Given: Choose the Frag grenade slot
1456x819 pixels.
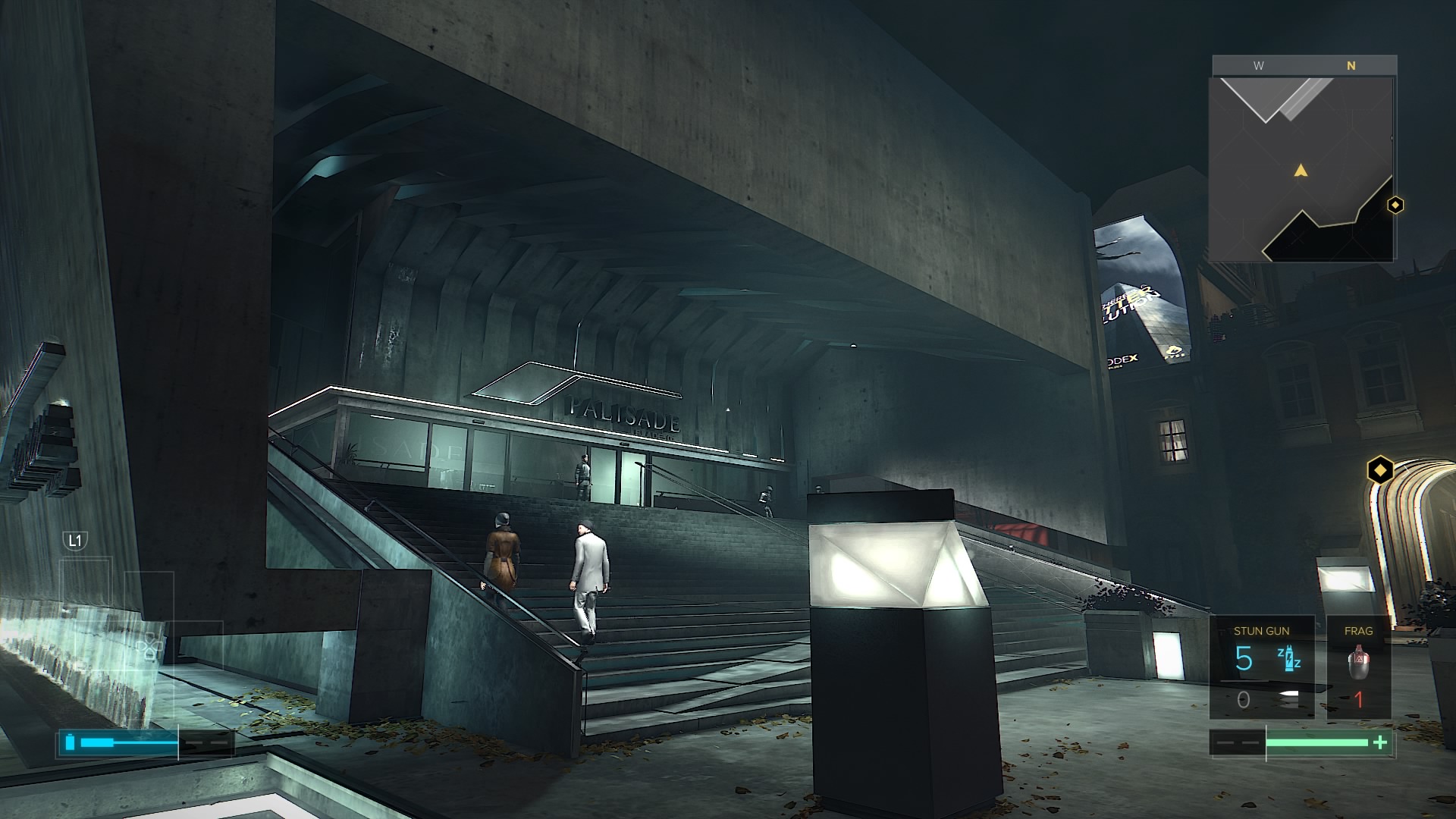Looking at the screenshot, I should coord(1358,667).
